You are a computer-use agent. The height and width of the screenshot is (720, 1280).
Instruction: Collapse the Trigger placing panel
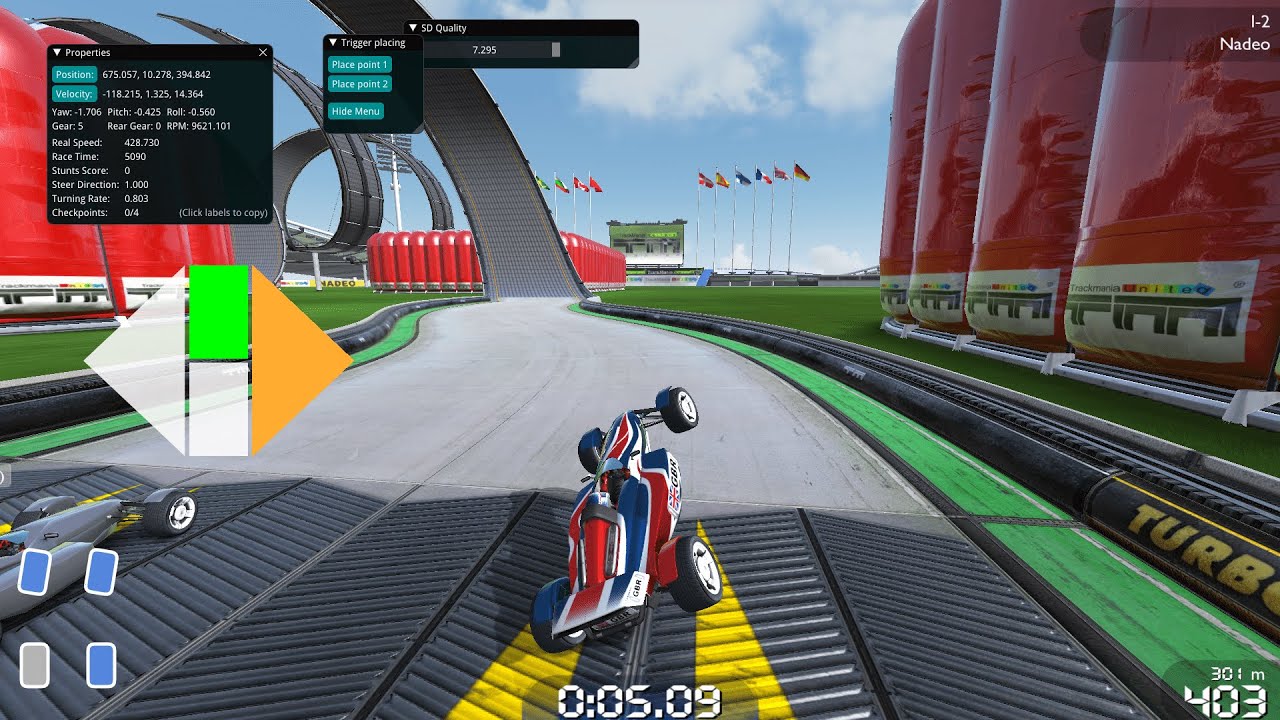point(333,43)
